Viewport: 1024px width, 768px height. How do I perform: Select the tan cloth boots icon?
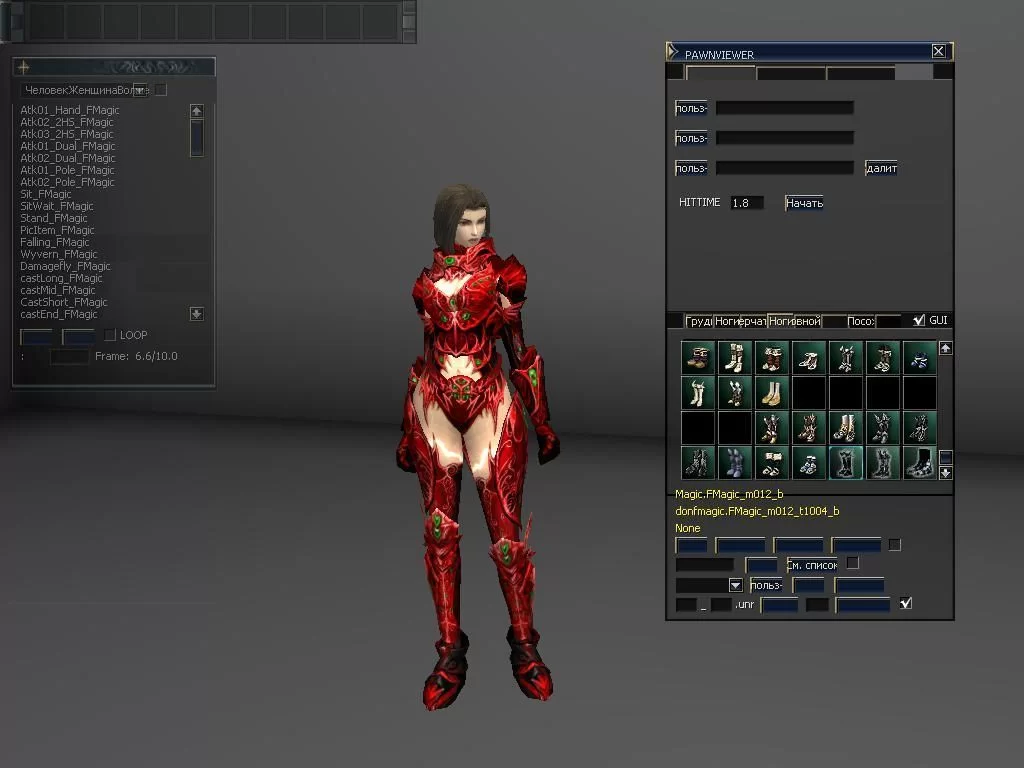[772, 392]
